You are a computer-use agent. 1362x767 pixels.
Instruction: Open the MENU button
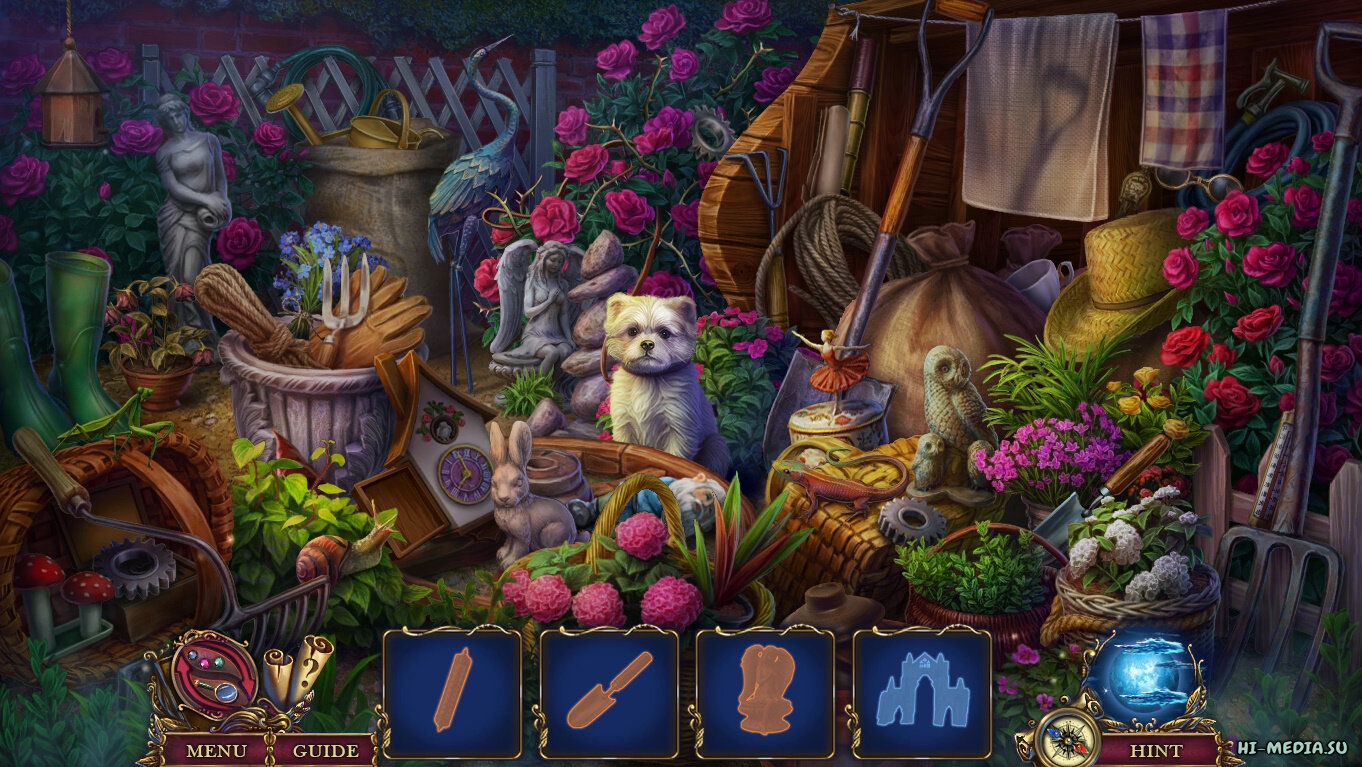(215, 750)
